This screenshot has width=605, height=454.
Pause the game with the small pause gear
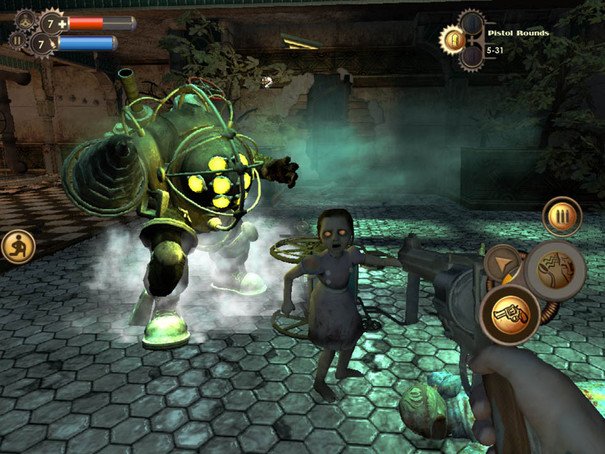(17, 42)
